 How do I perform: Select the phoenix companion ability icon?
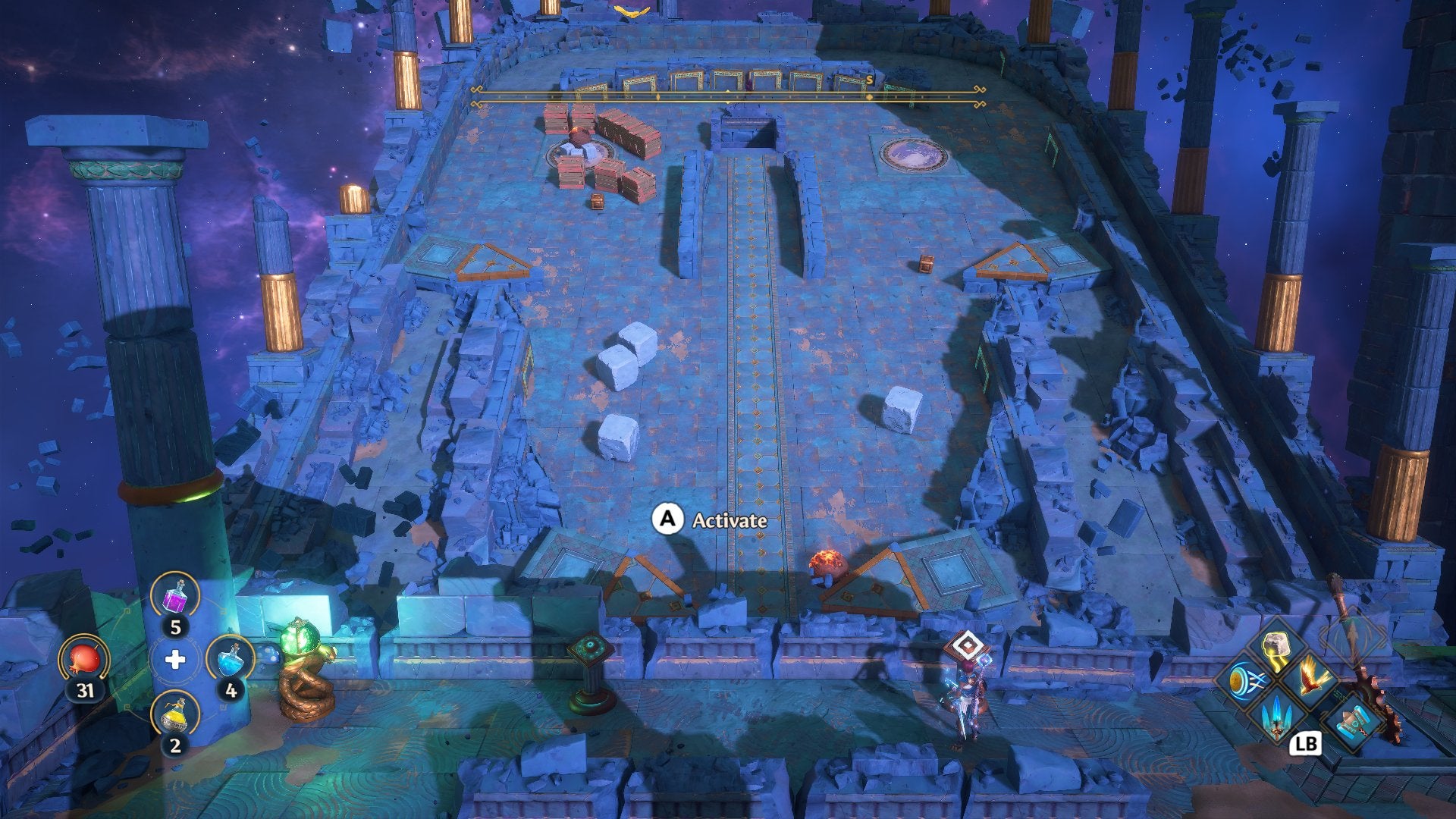1313,678
